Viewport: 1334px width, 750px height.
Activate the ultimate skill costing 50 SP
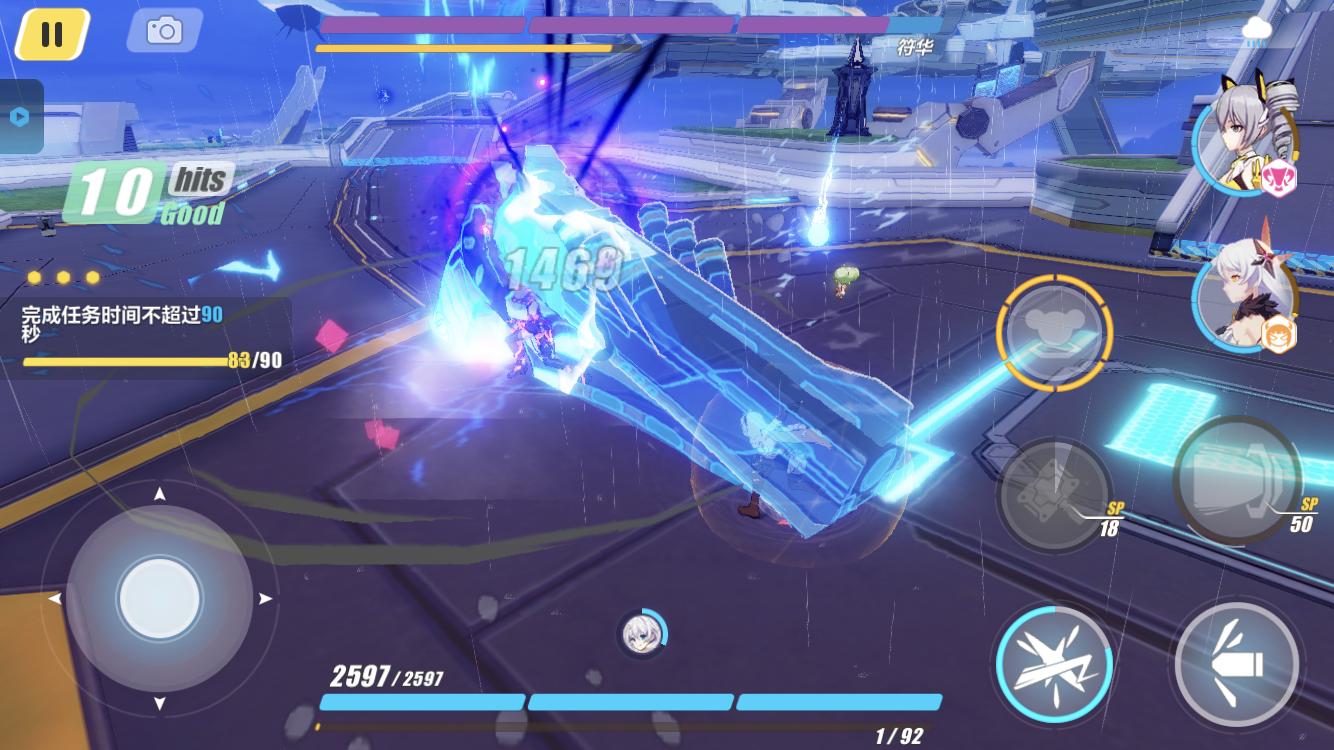click(1237, 478)
